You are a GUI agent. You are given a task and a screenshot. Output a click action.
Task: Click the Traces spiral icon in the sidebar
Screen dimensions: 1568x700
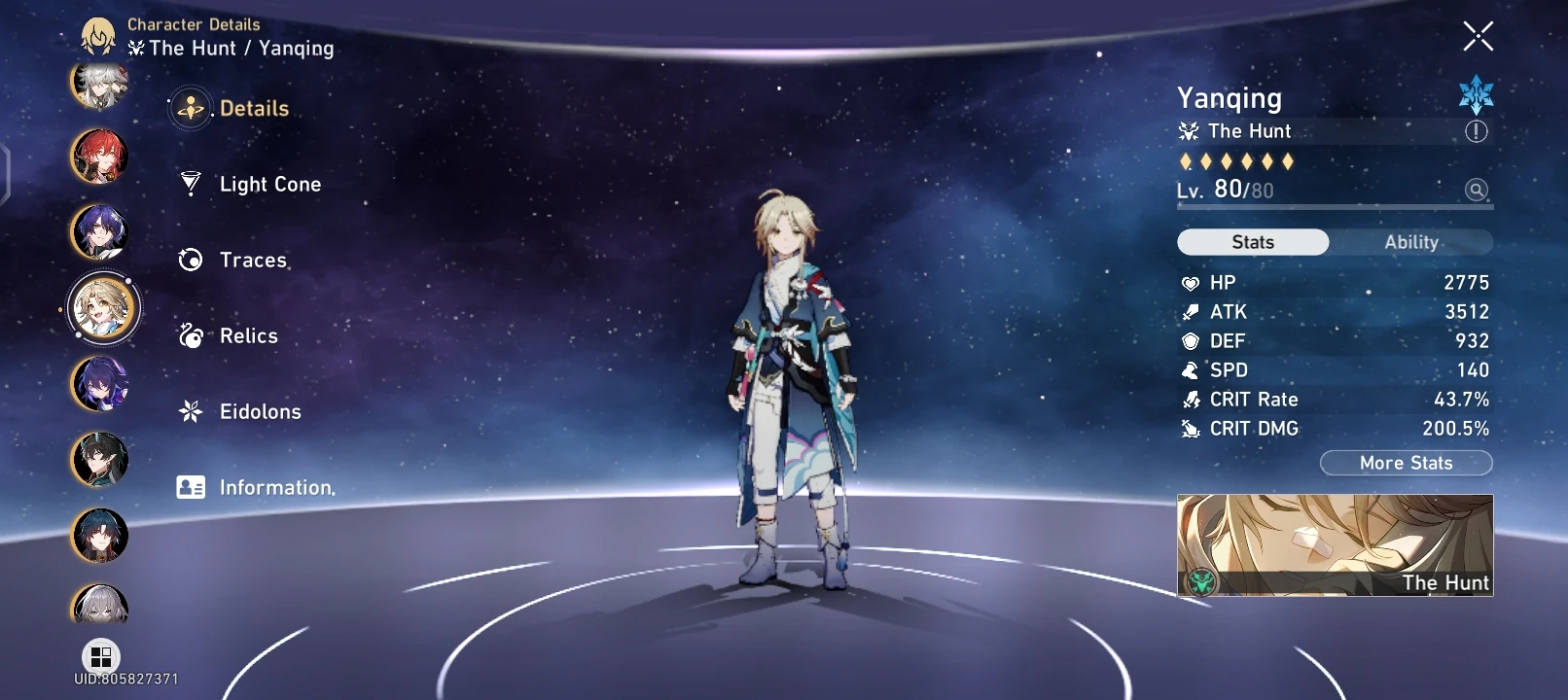pyautogui.click(x=191, y=258)
